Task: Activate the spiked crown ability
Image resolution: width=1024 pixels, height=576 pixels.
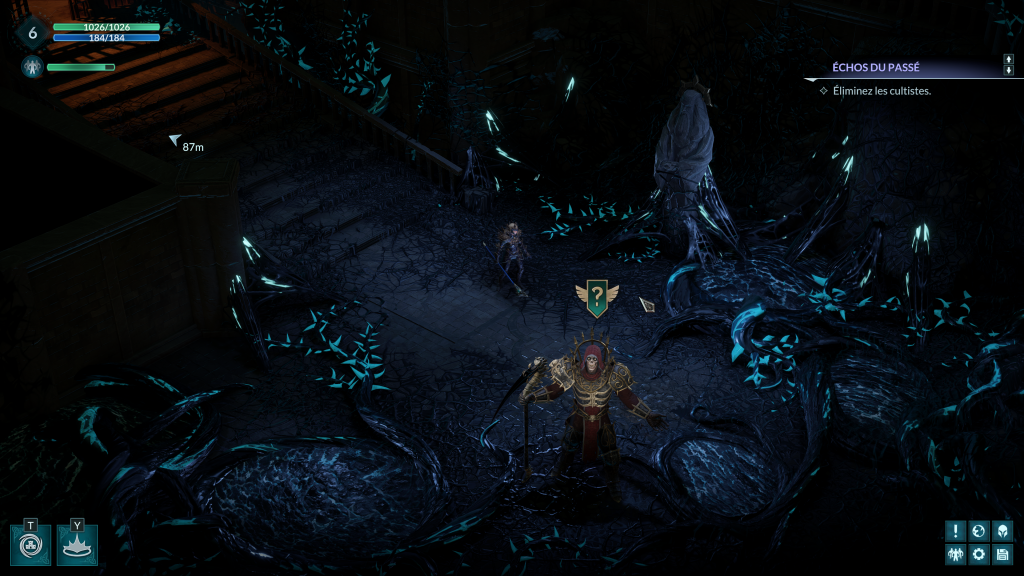Action: click(x=77, y=546)
